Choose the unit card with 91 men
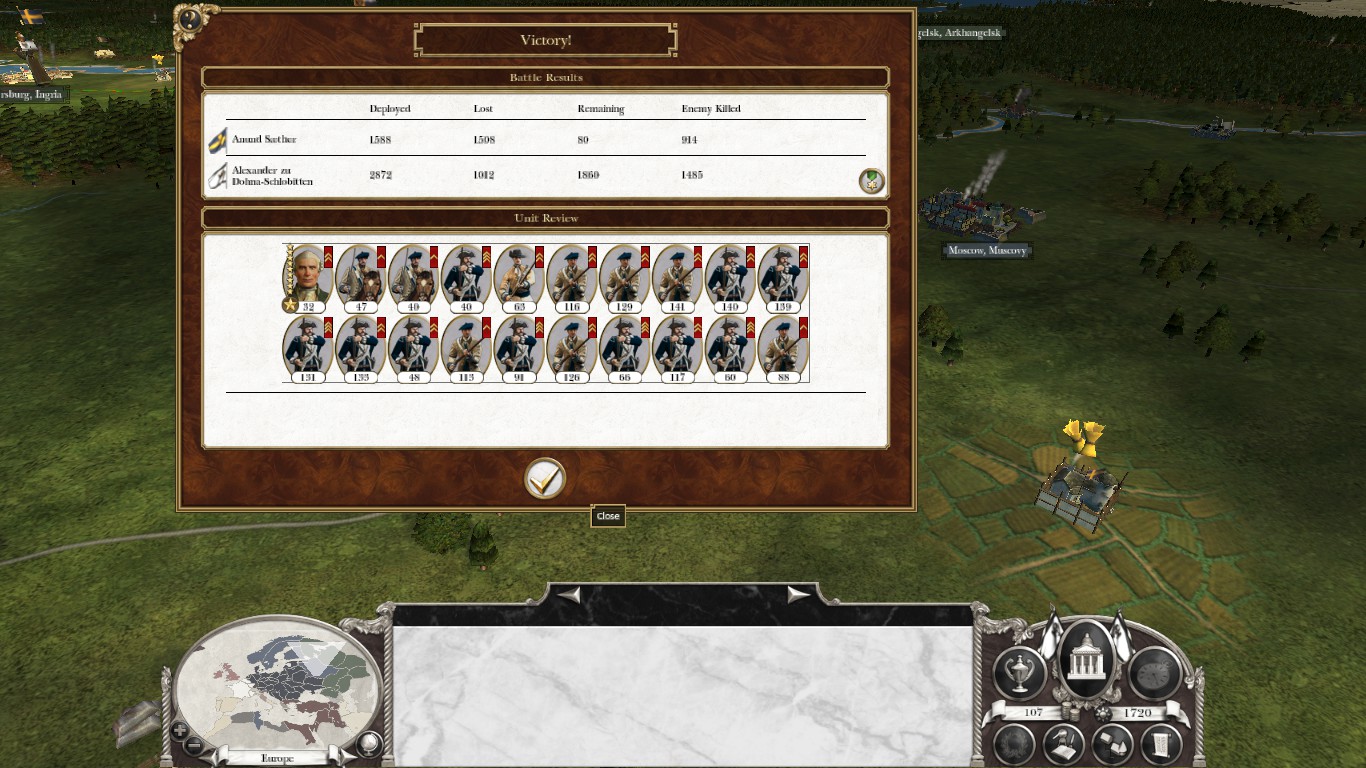Viewport: 1366px width, 768px height. (x=518, y=350)
